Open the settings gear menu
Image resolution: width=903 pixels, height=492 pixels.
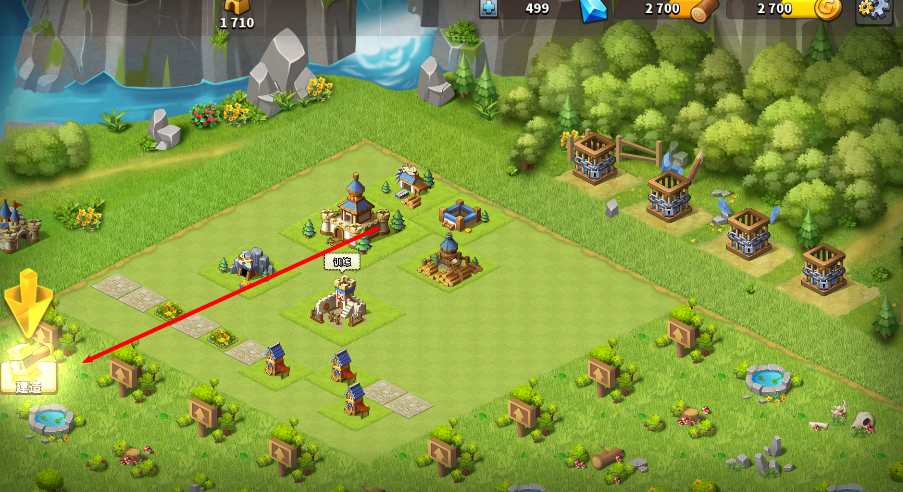click(x=873, y=9)
